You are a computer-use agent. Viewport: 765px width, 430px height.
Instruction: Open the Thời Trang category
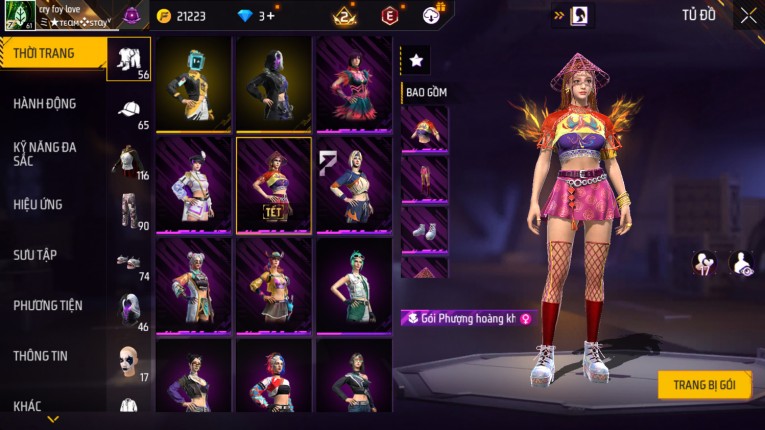[44, 53]
